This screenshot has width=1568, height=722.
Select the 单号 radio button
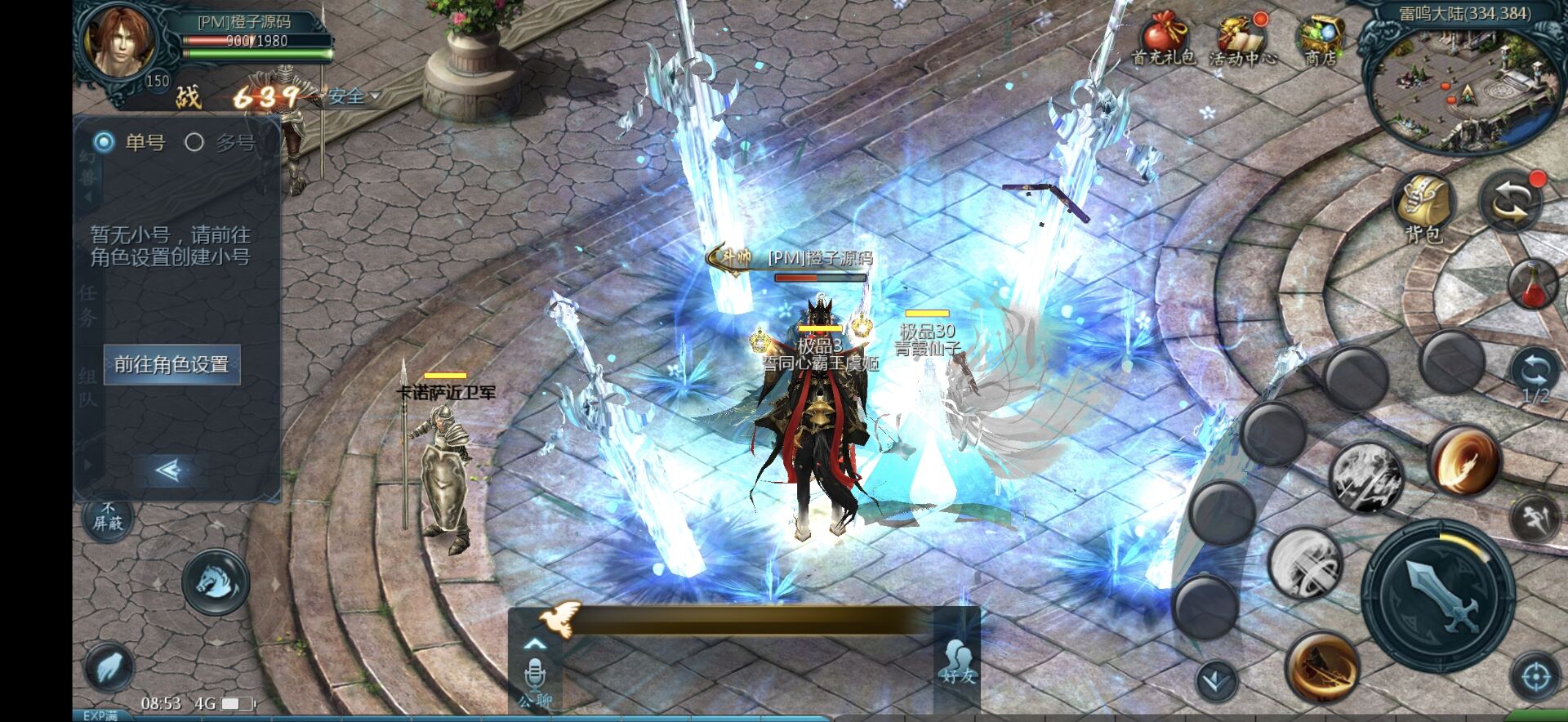pyautogui.click(x=104, y=142)
